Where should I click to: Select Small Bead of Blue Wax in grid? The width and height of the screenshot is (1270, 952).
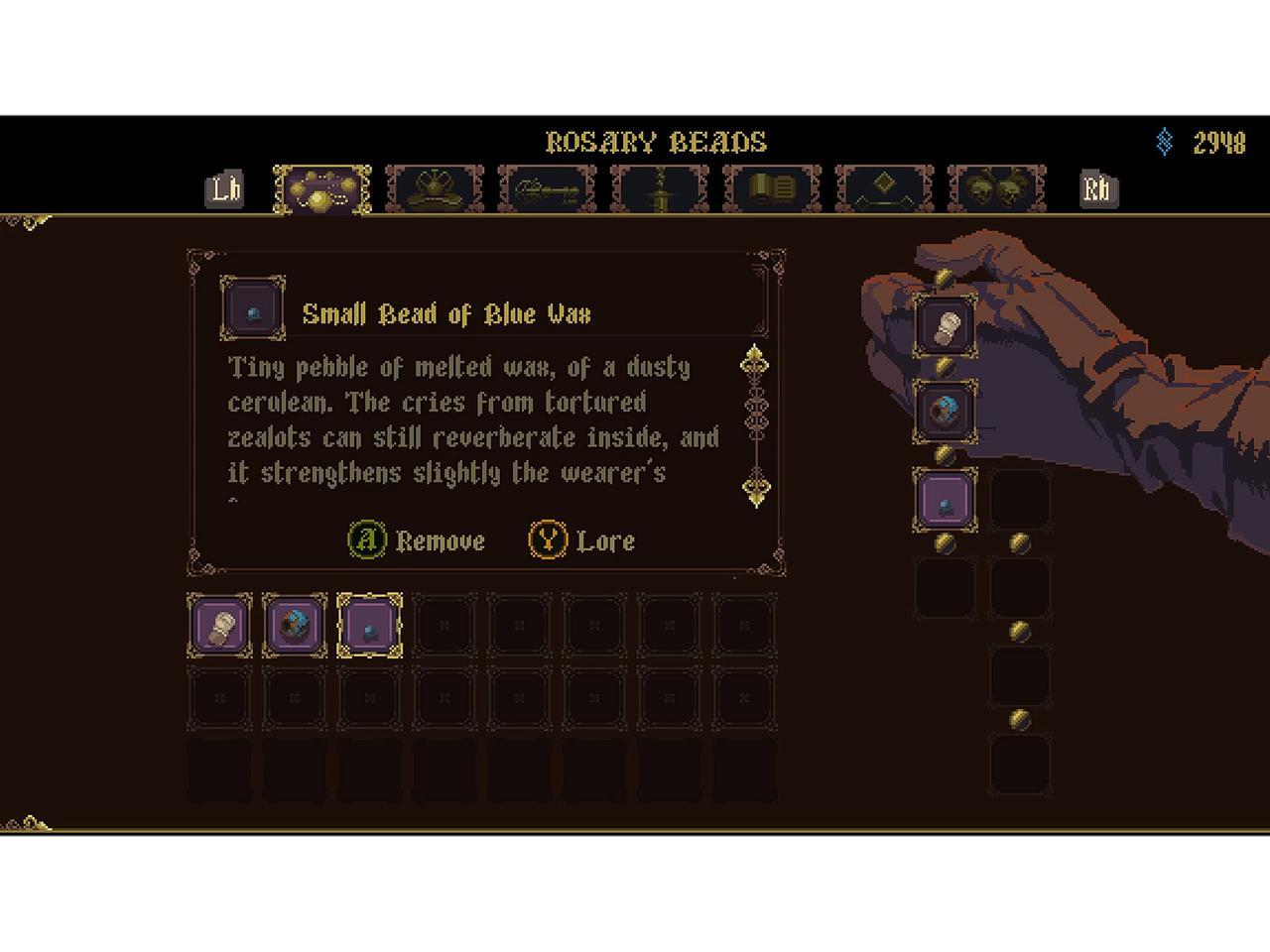pyautogui.click(x=370, y=626)
